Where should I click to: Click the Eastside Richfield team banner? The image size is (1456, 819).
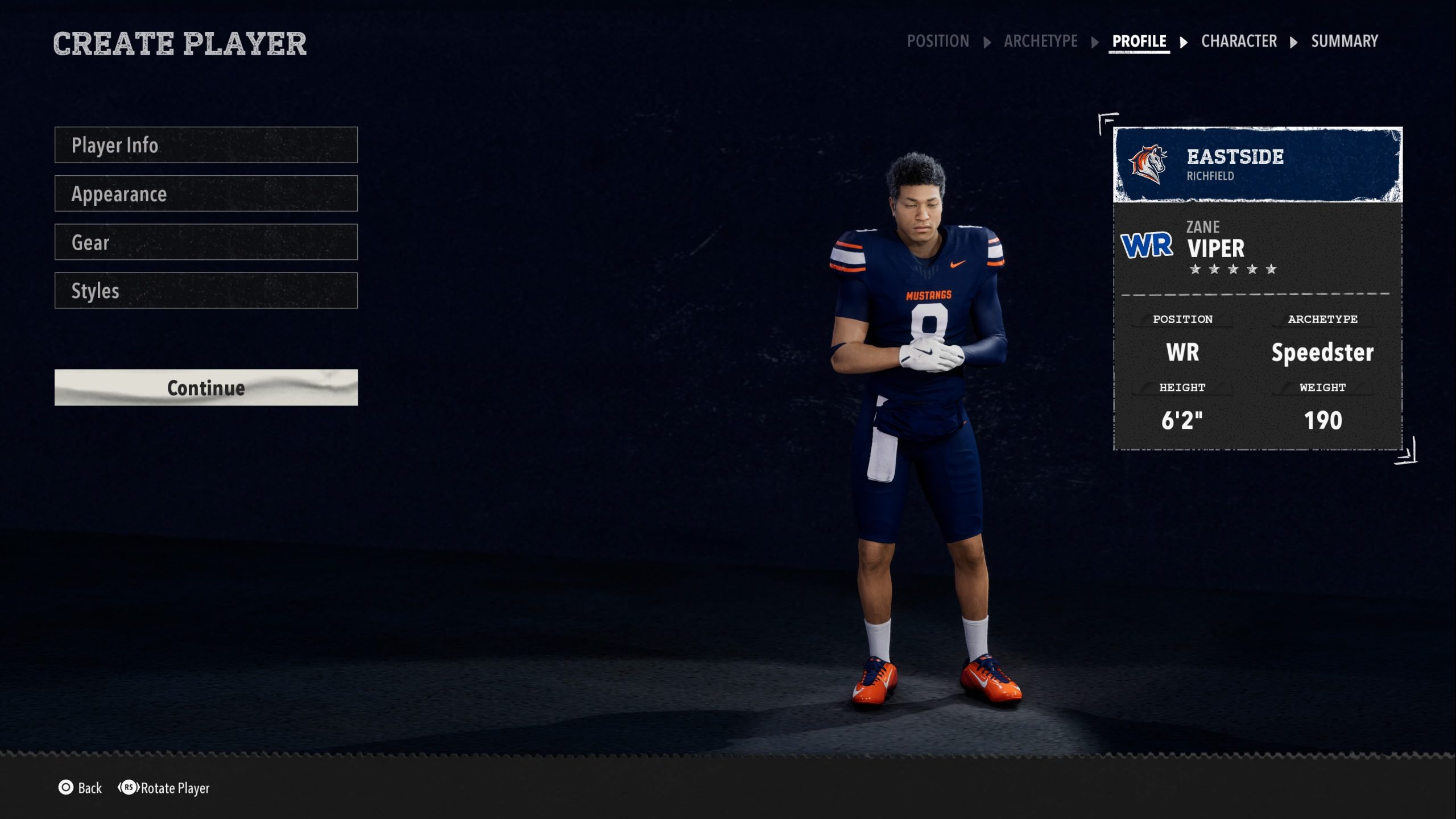(1258, 165)
